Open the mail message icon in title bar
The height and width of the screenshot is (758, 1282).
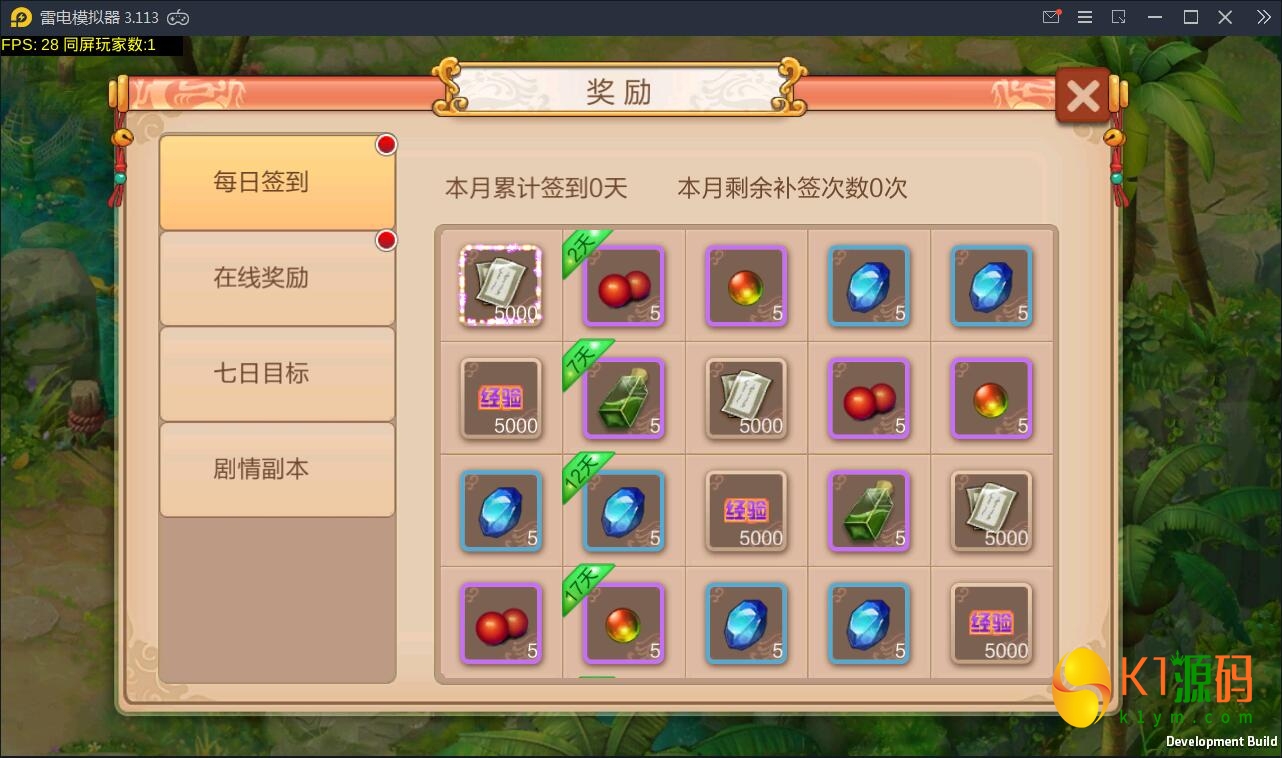coord(1051,16)
